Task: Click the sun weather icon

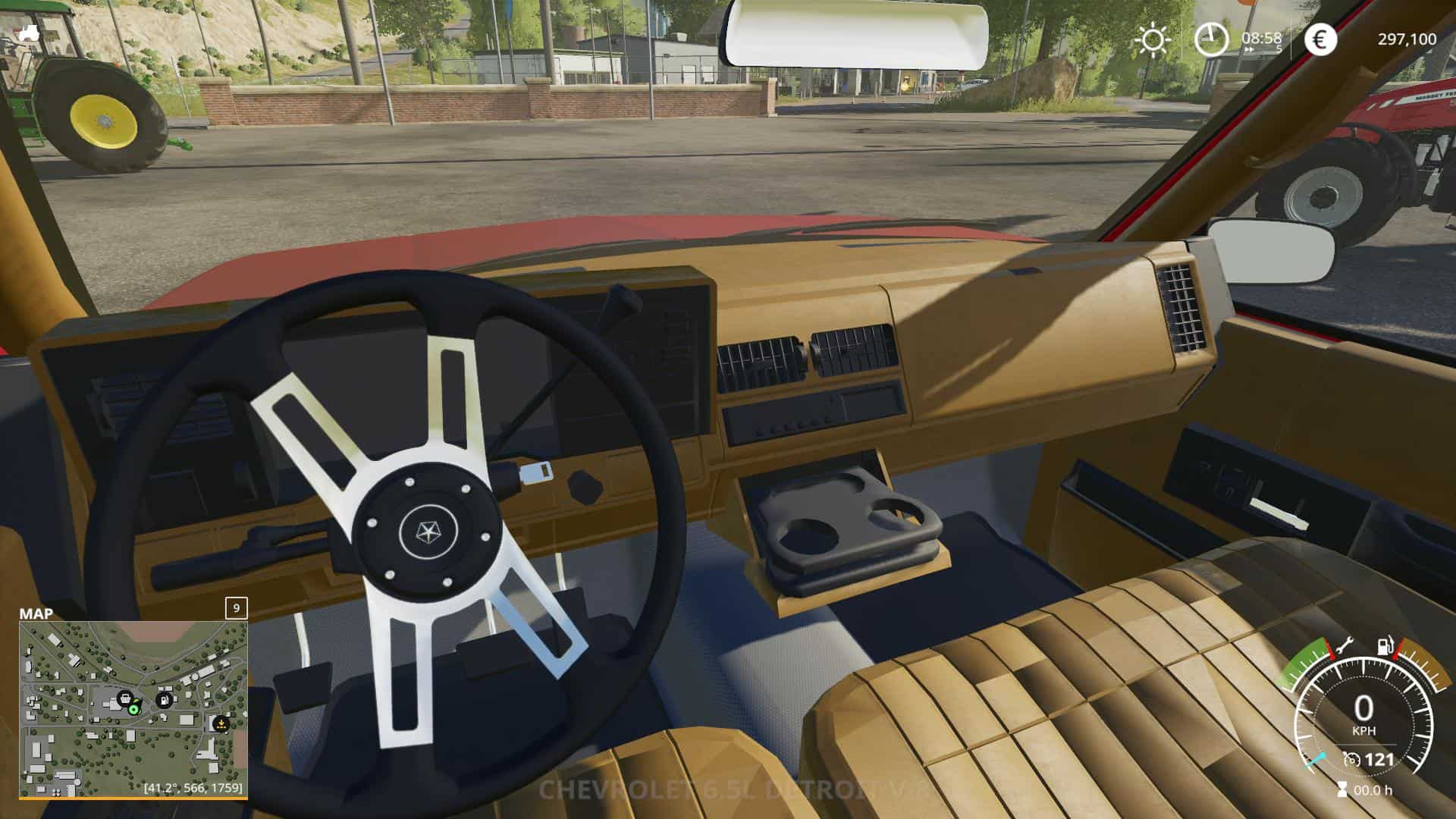Action: (x=1153, y=39)
